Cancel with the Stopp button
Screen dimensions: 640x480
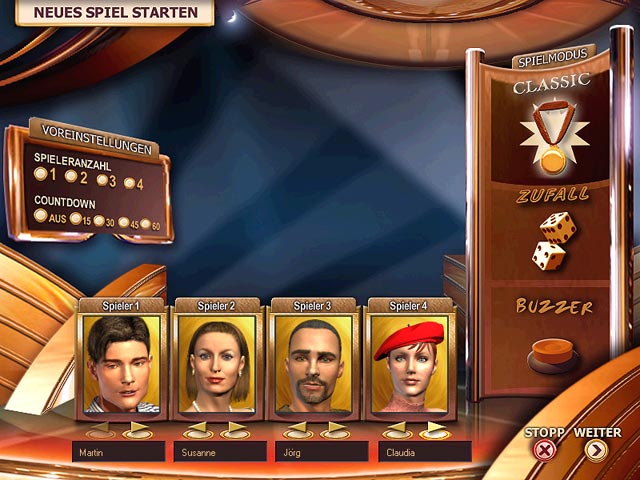tap(544, 449)
